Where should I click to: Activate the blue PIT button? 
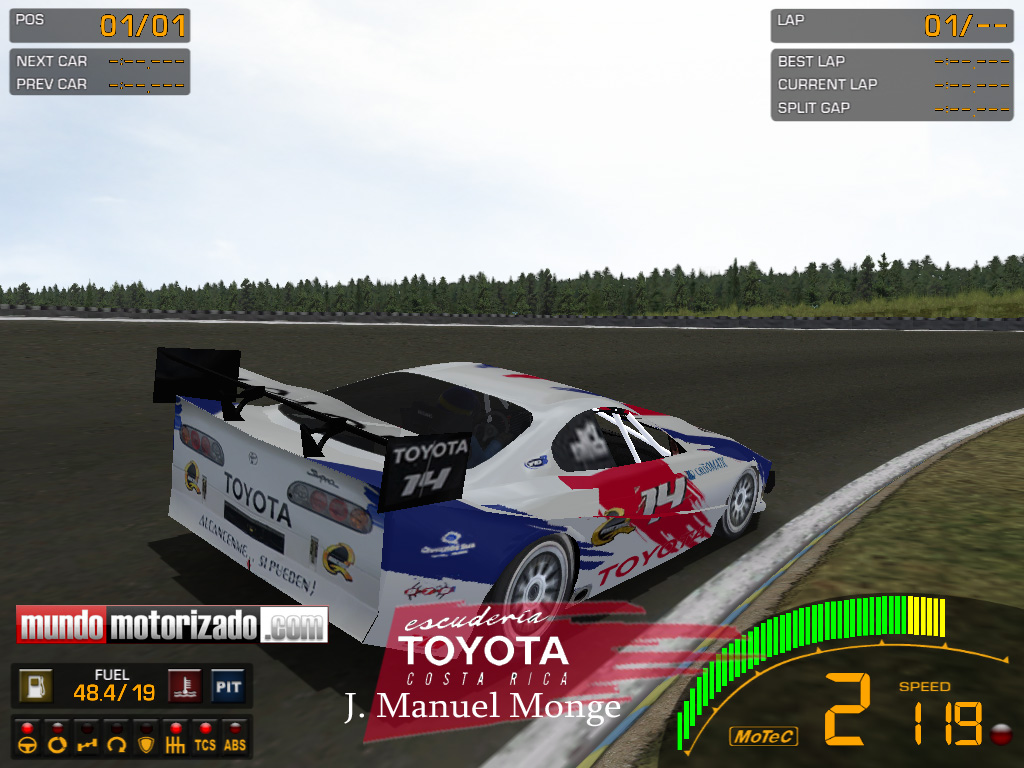coord(228,686)
